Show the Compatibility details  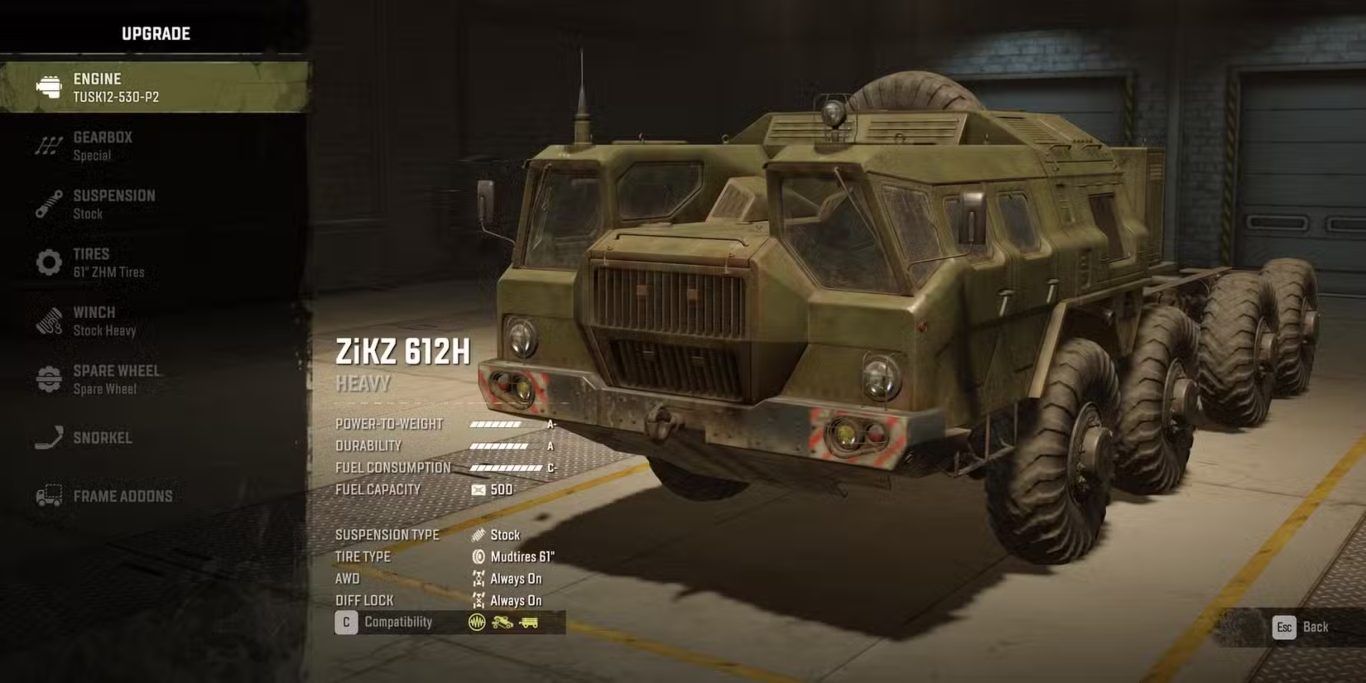385,622
